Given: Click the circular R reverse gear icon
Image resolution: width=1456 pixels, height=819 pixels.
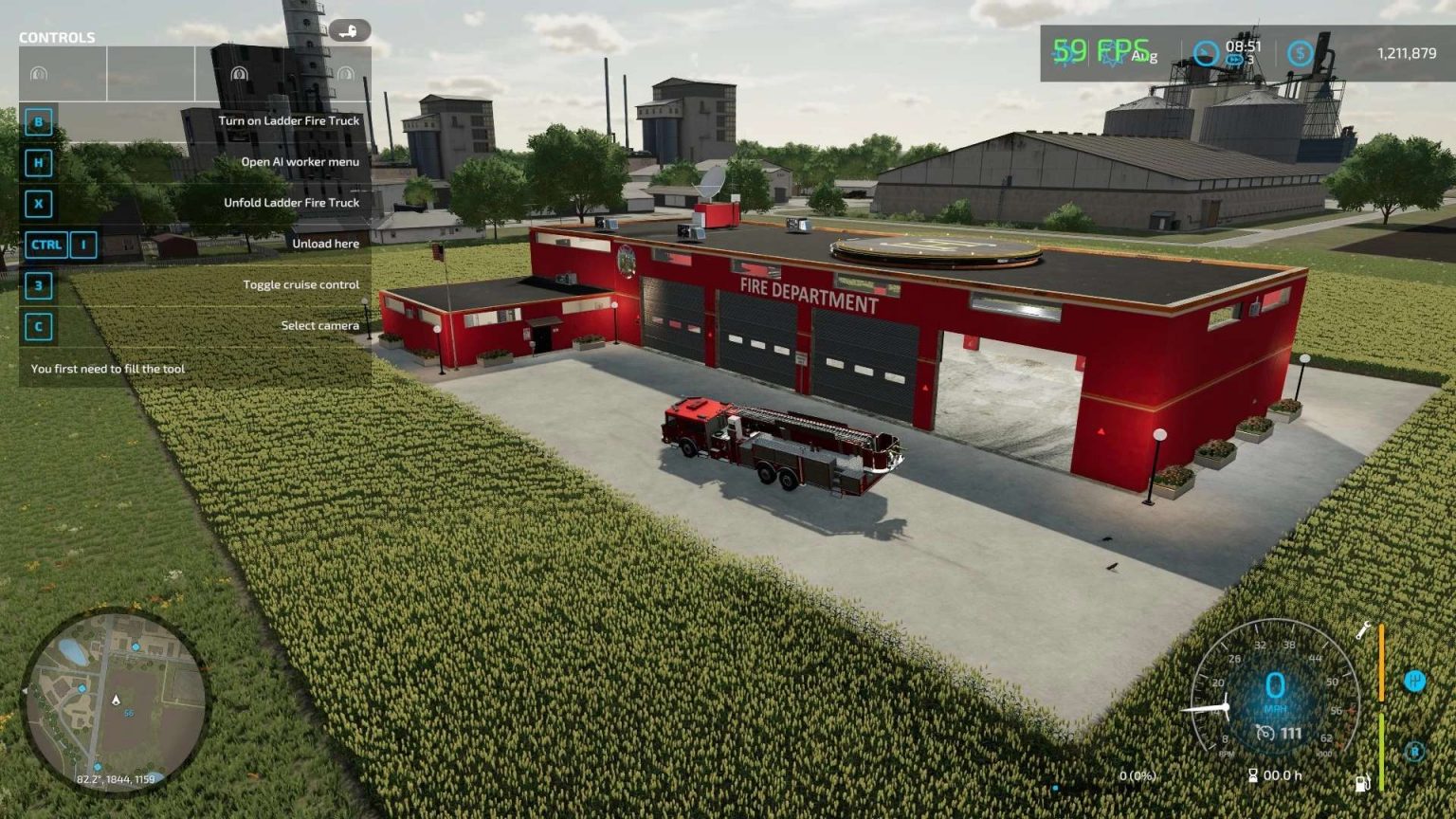Looking at the screenshot, I should [1414, 751].
